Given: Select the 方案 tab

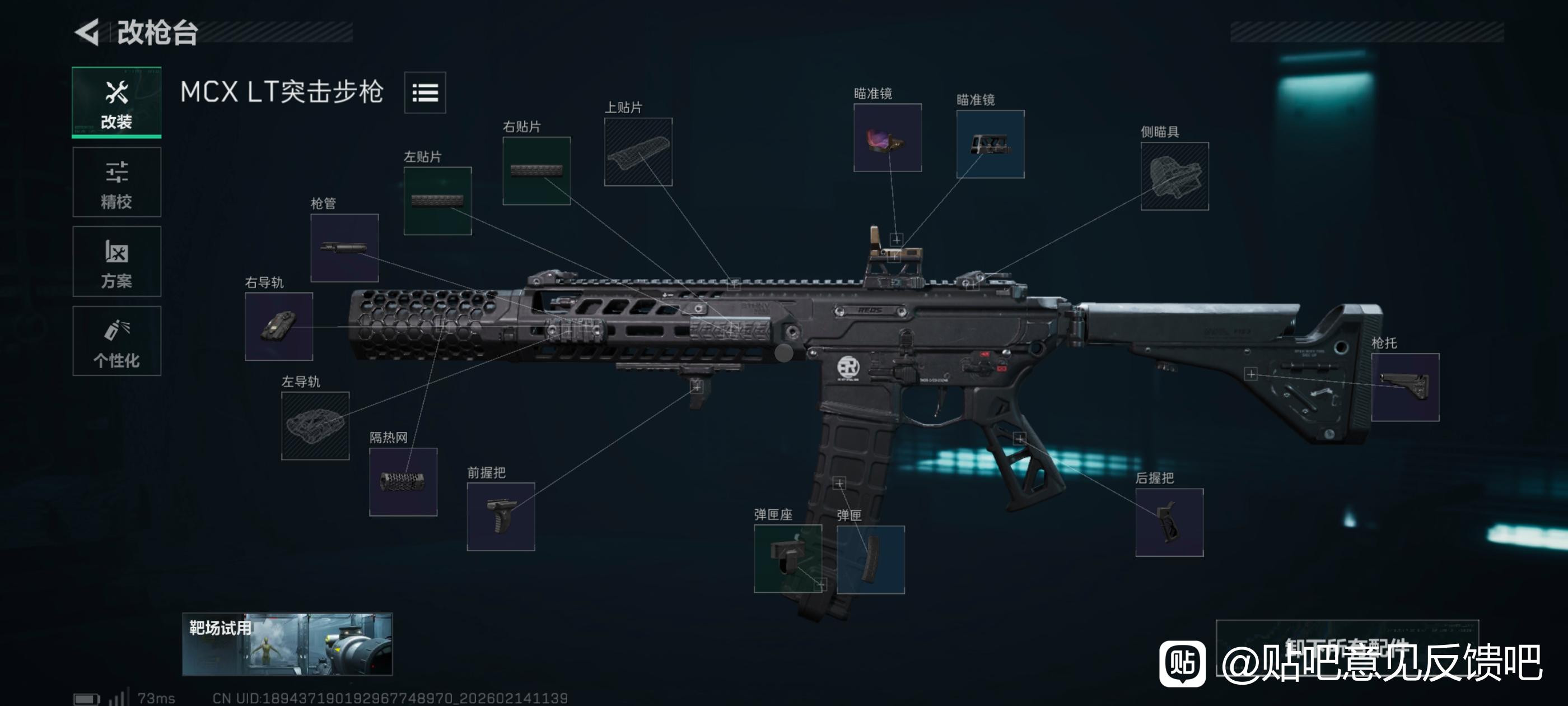Looking at the screenshot, I should [116, 261].
